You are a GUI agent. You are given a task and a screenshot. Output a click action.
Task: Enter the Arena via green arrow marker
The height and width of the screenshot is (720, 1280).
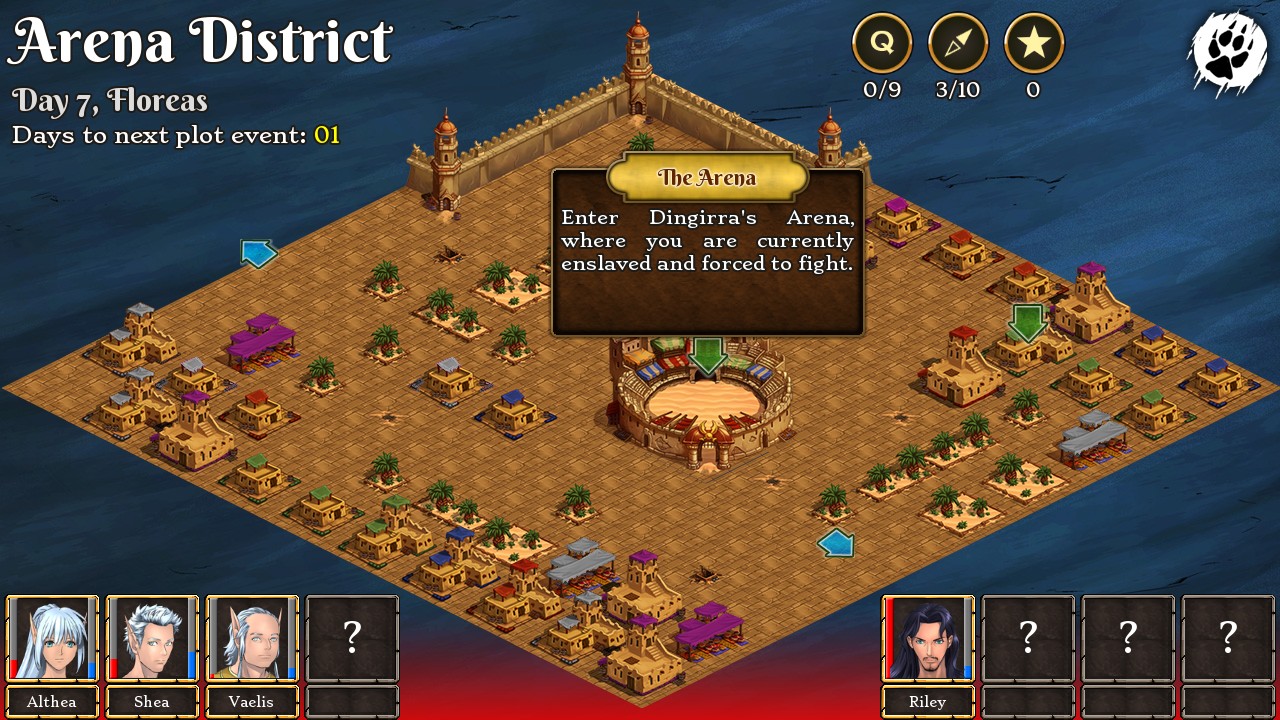pos(708,355)
